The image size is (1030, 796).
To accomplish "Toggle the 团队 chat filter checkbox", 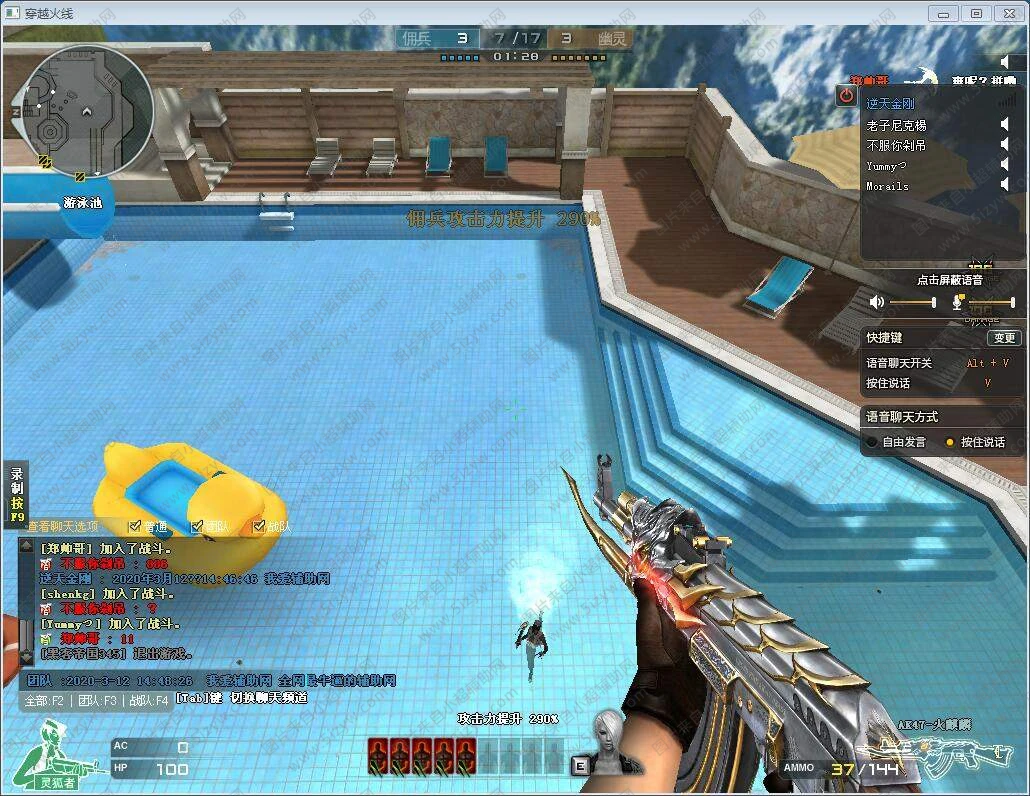I will (x=197, y=526).
